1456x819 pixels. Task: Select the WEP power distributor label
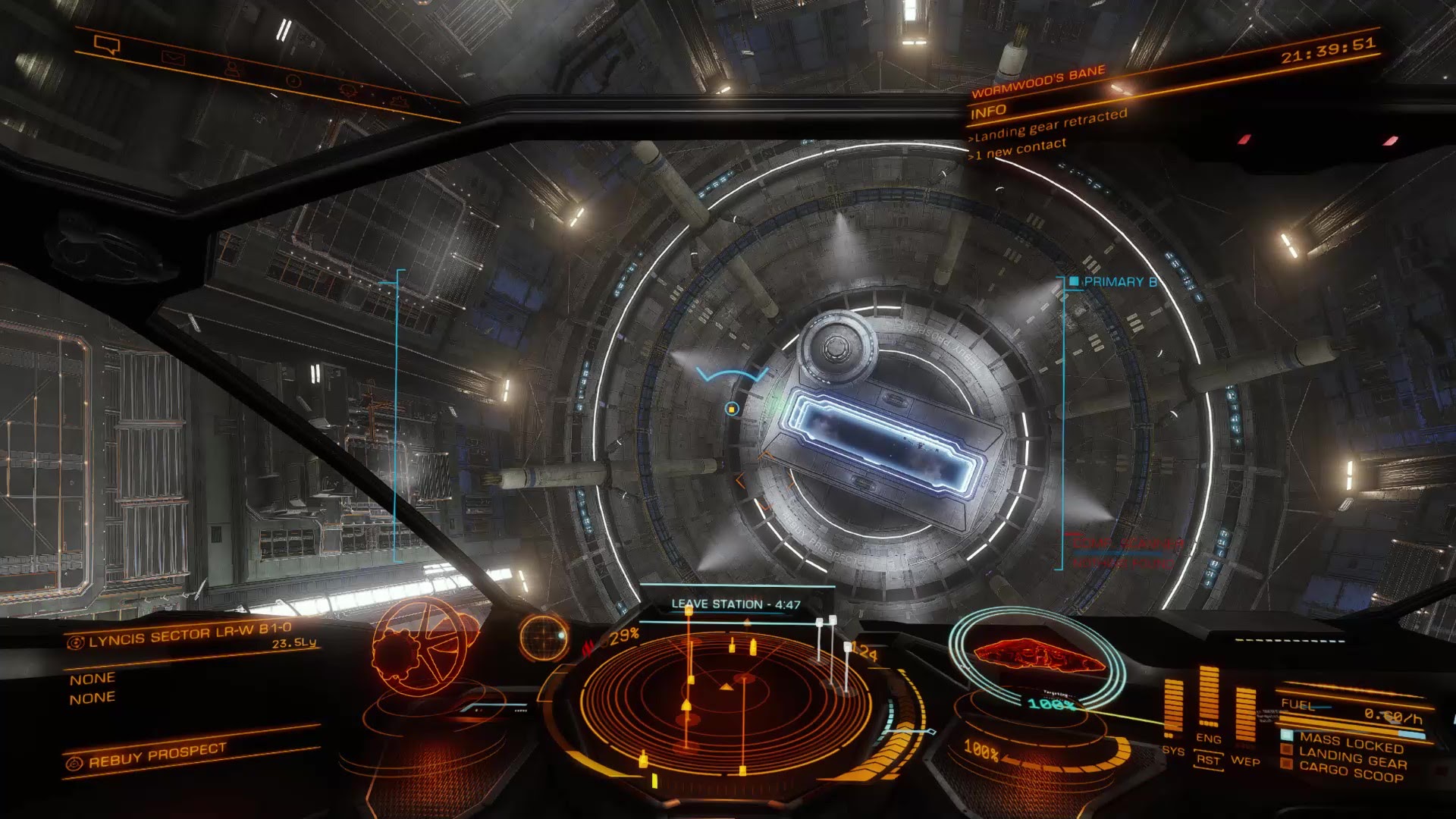(x=1245, y=761)
